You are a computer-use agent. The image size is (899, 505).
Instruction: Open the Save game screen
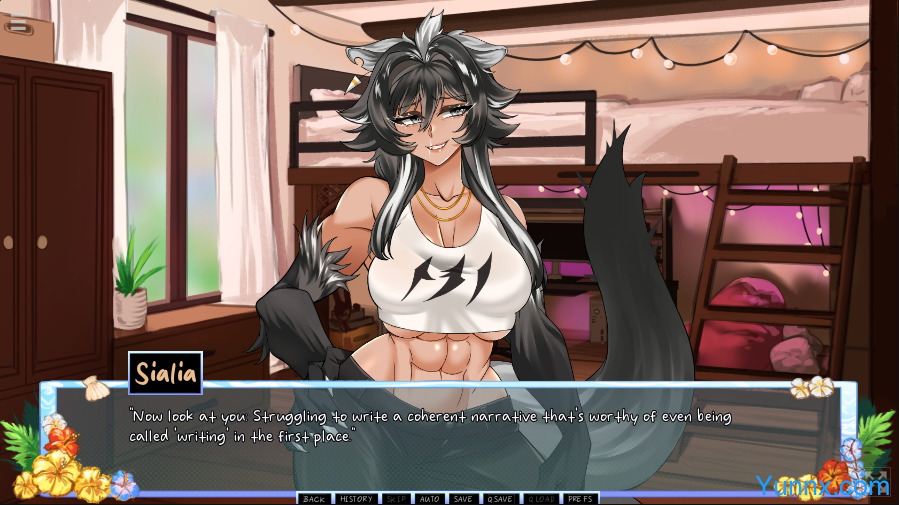click(x=462, y=498)
